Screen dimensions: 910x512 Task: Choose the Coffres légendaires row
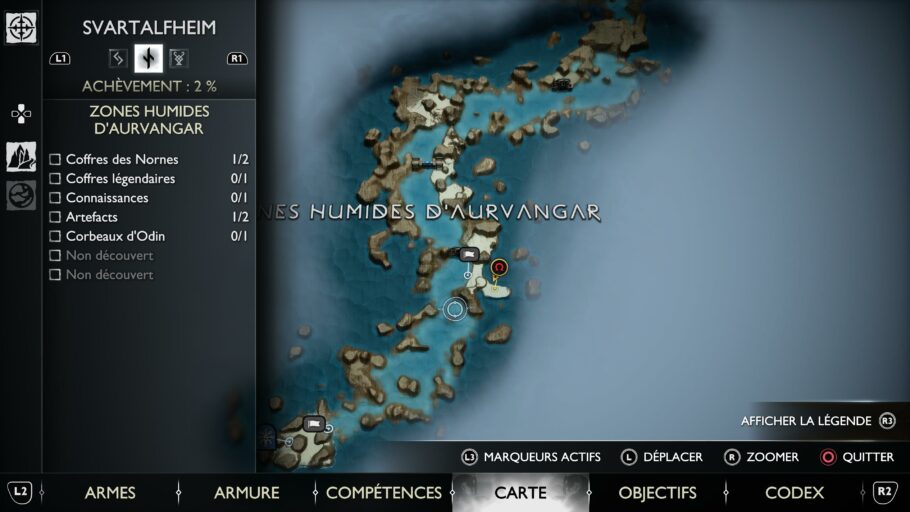tap(120, 179)
